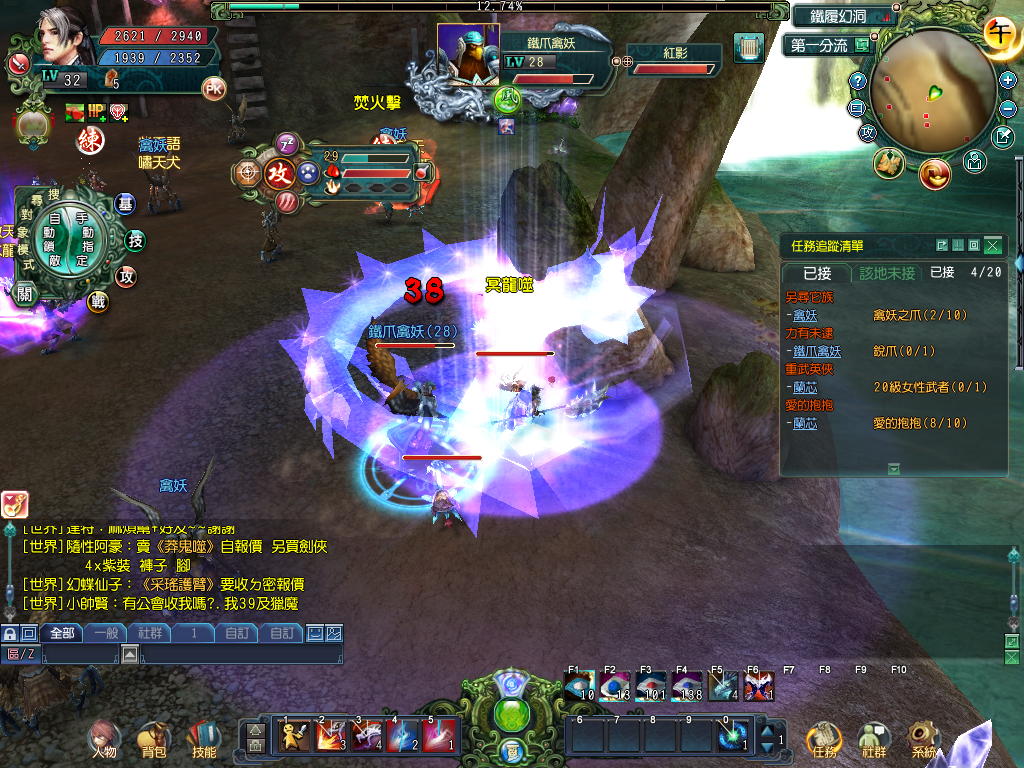The width and height of the screenshot is (1024, 768).
Task: Open the 技能 skills book
Action: coord(204,738)
